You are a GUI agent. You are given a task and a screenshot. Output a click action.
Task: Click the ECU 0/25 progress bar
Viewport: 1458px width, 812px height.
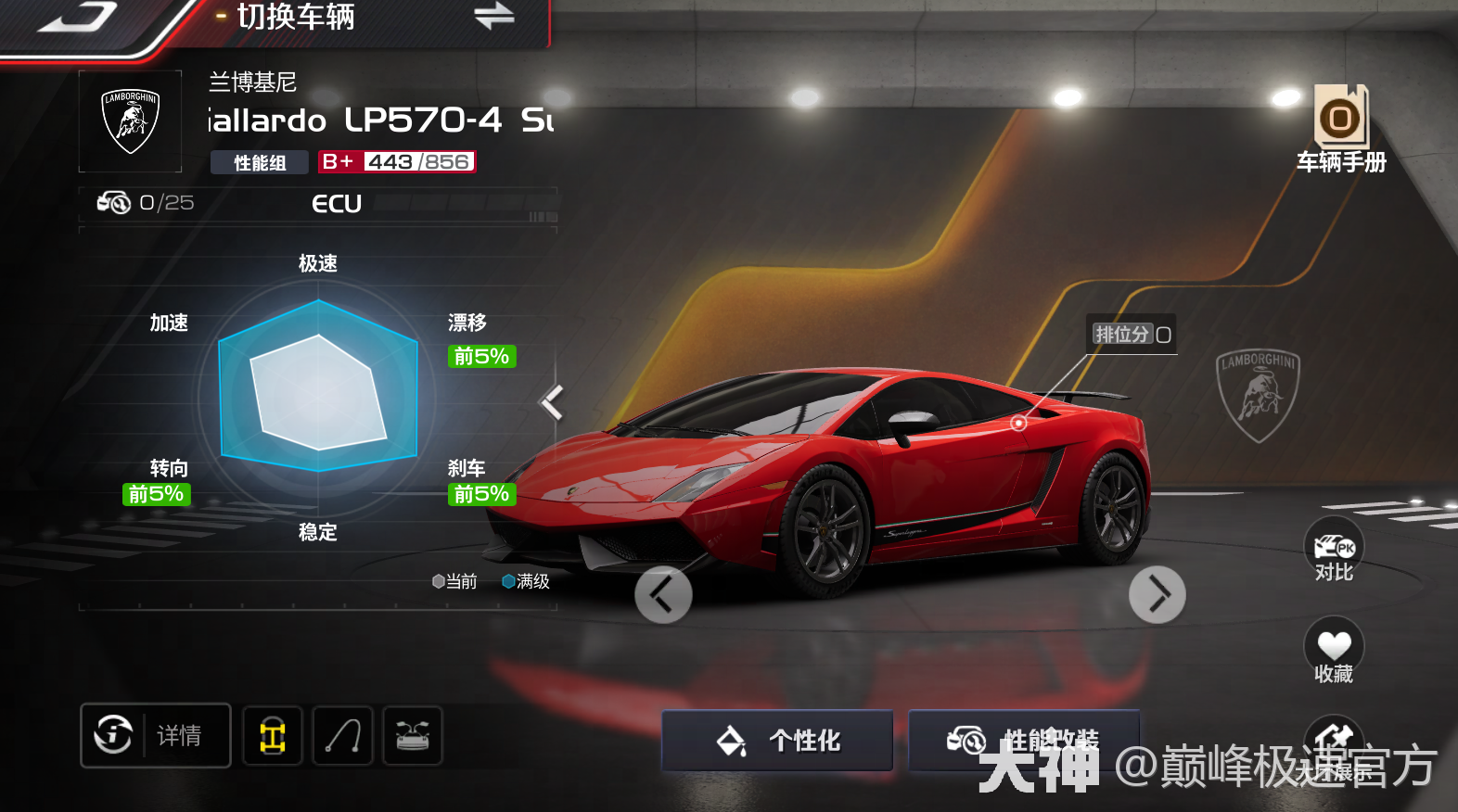click(x=320, y=203)
